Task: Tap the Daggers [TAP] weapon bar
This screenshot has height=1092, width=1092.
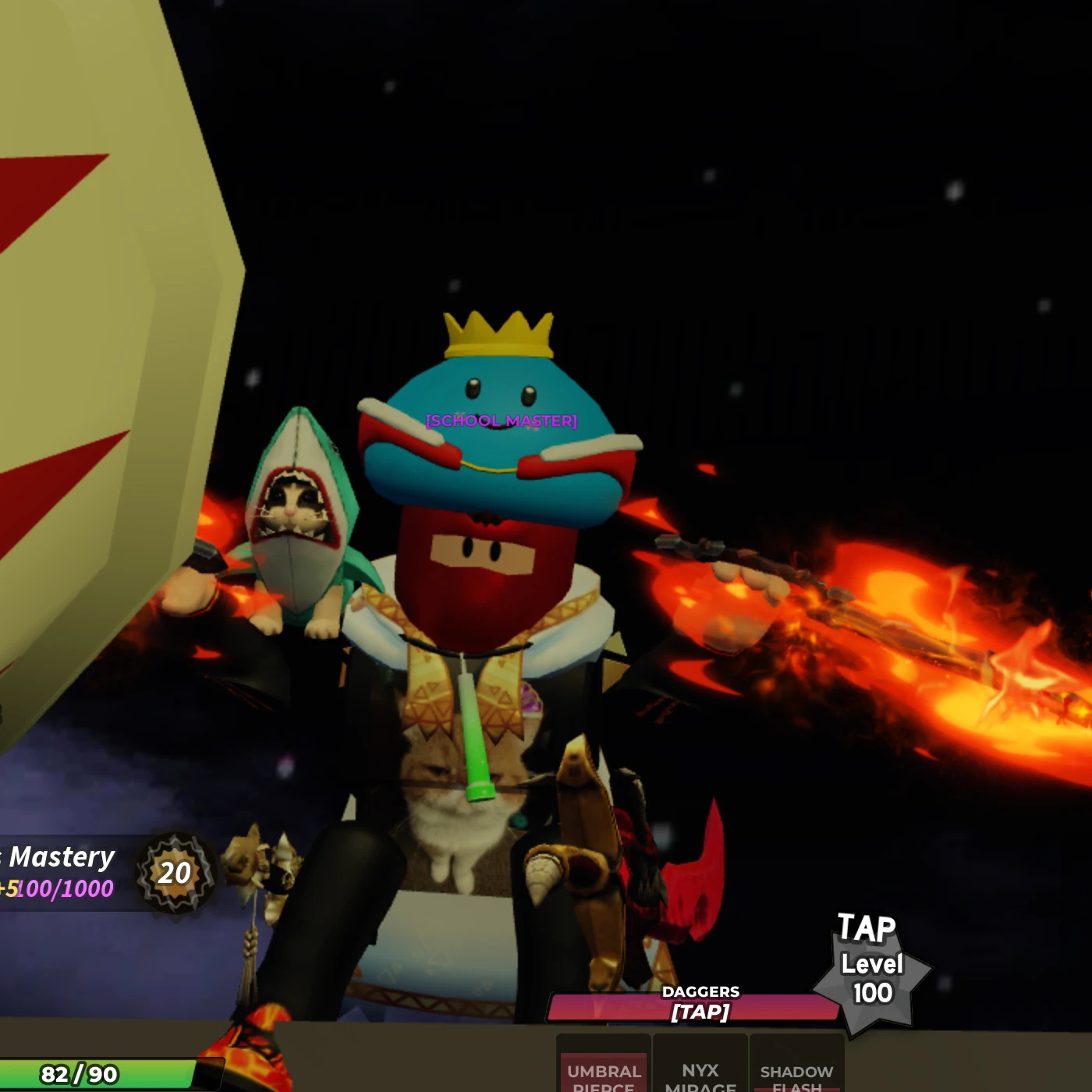Action: (x=697, y=1006)
